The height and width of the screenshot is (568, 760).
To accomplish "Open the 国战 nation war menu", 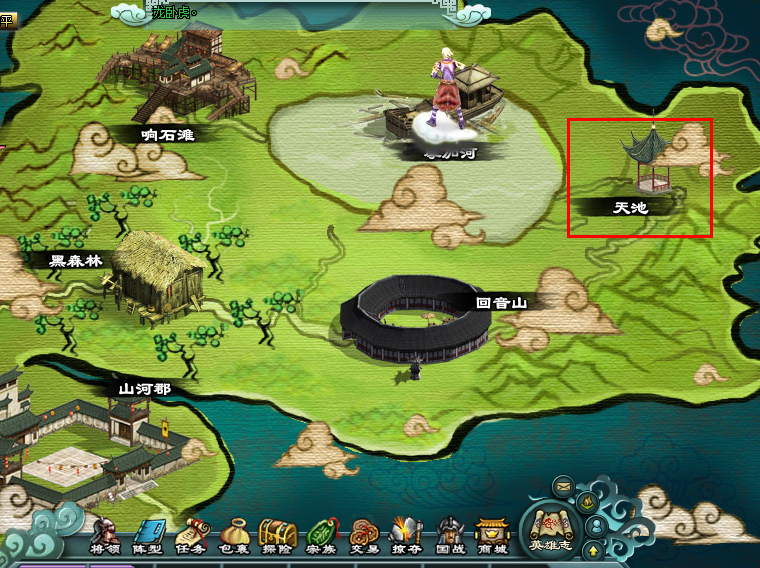I will pyautogui.click(x=450, y=535).
